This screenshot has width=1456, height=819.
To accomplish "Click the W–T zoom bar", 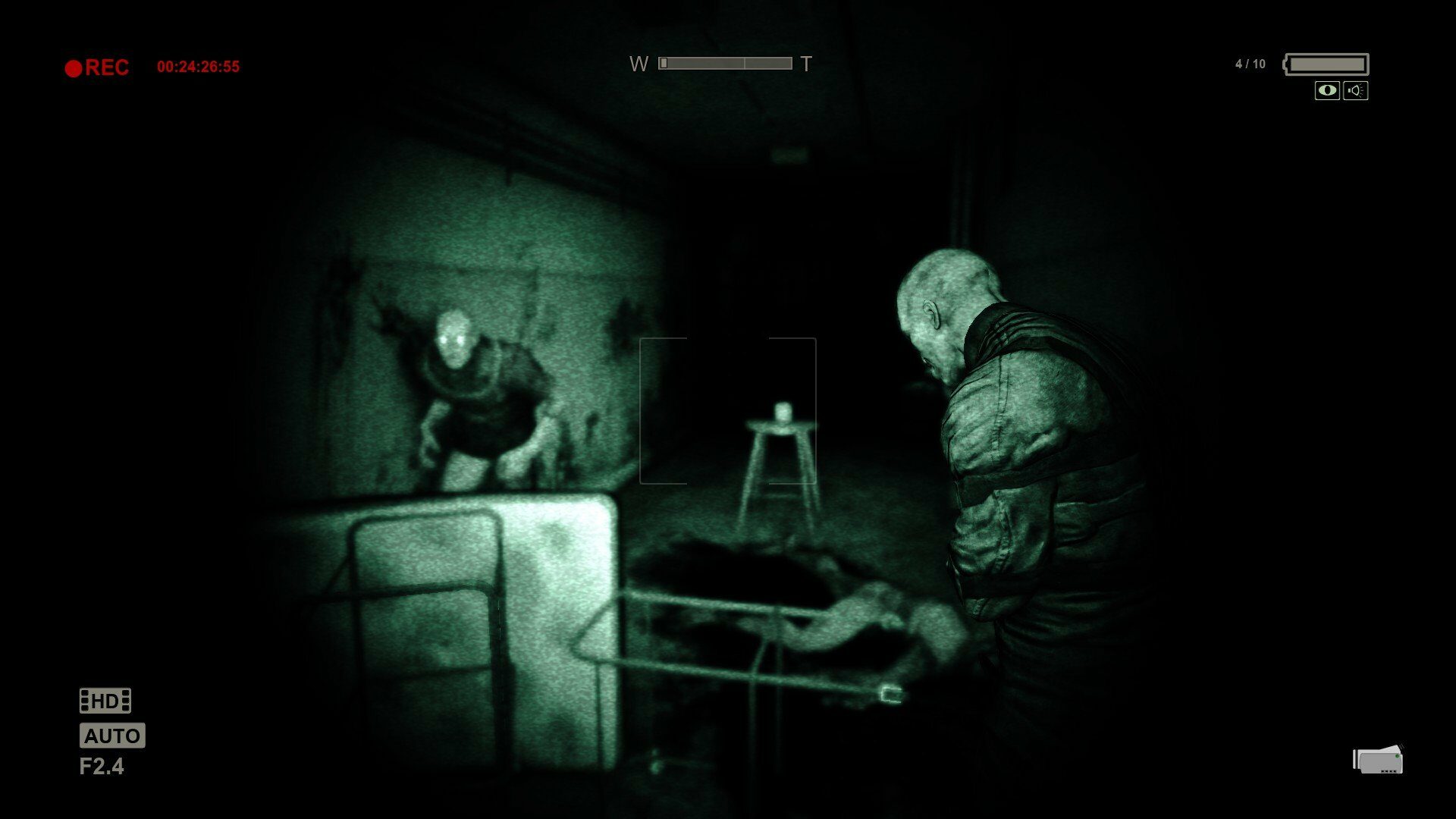I will [x=725, y=64].
